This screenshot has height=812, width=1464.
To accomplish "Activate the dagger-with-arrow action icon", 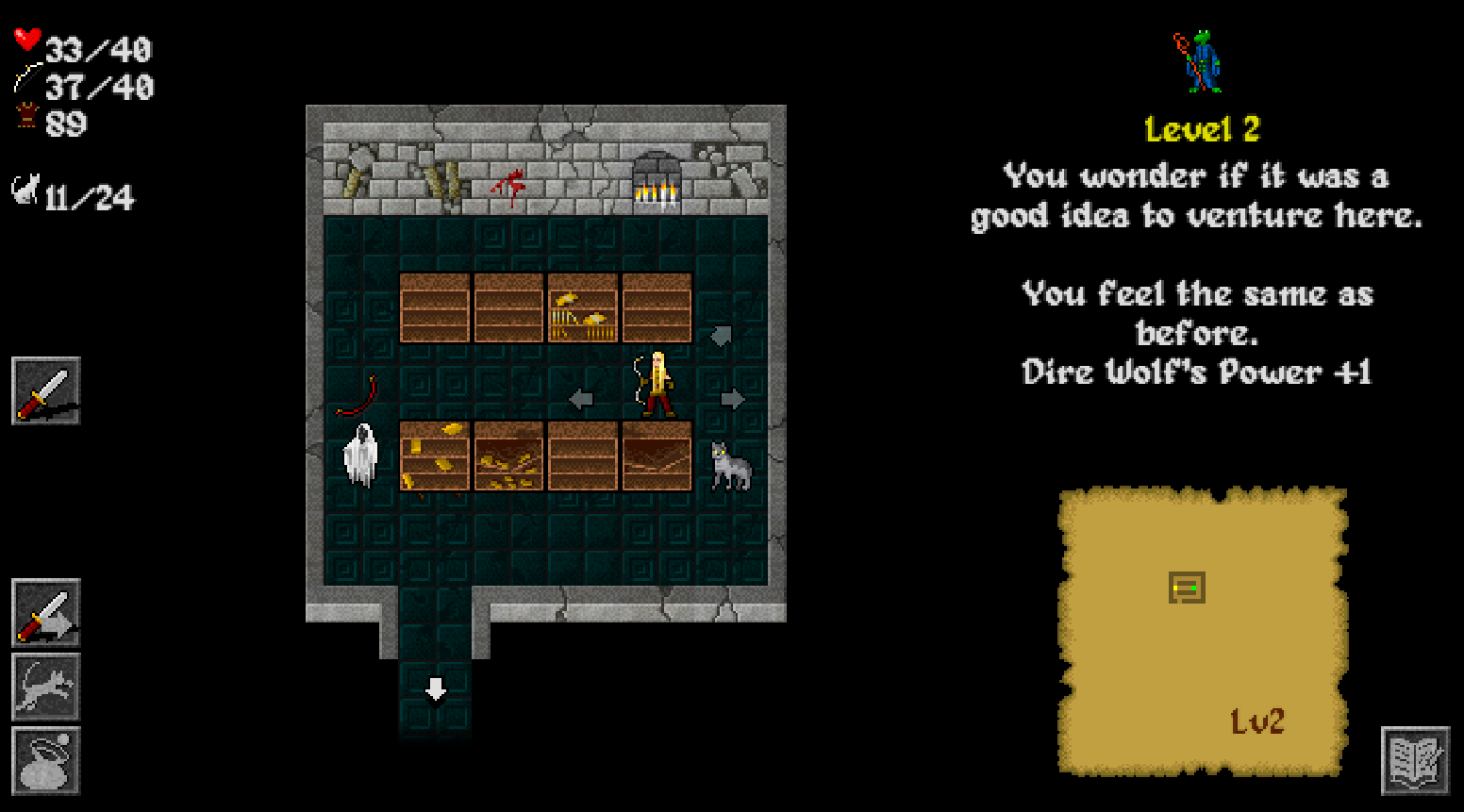I will 45,613.
